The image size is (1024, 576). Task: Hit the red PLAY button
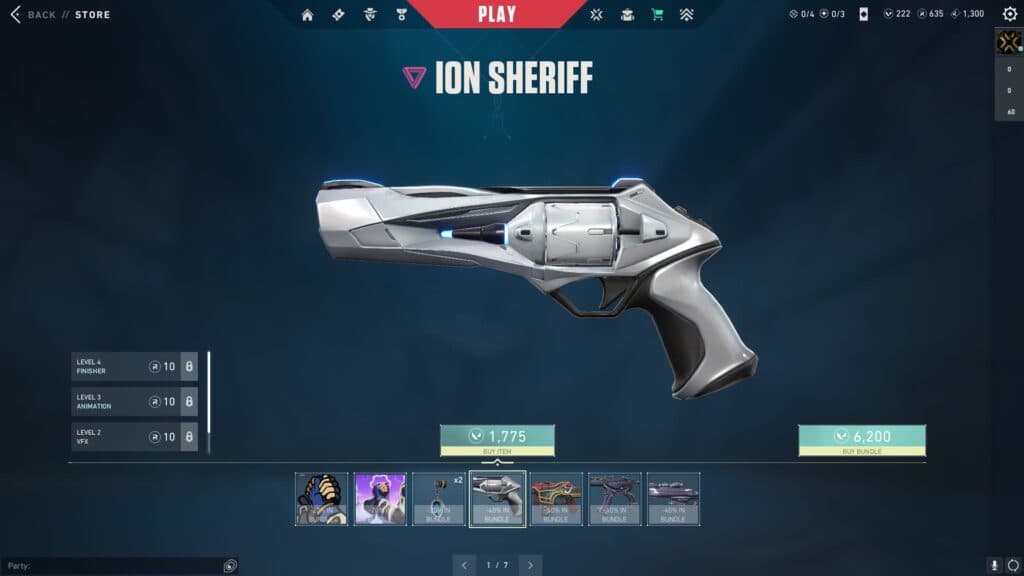tap(497, 14)
